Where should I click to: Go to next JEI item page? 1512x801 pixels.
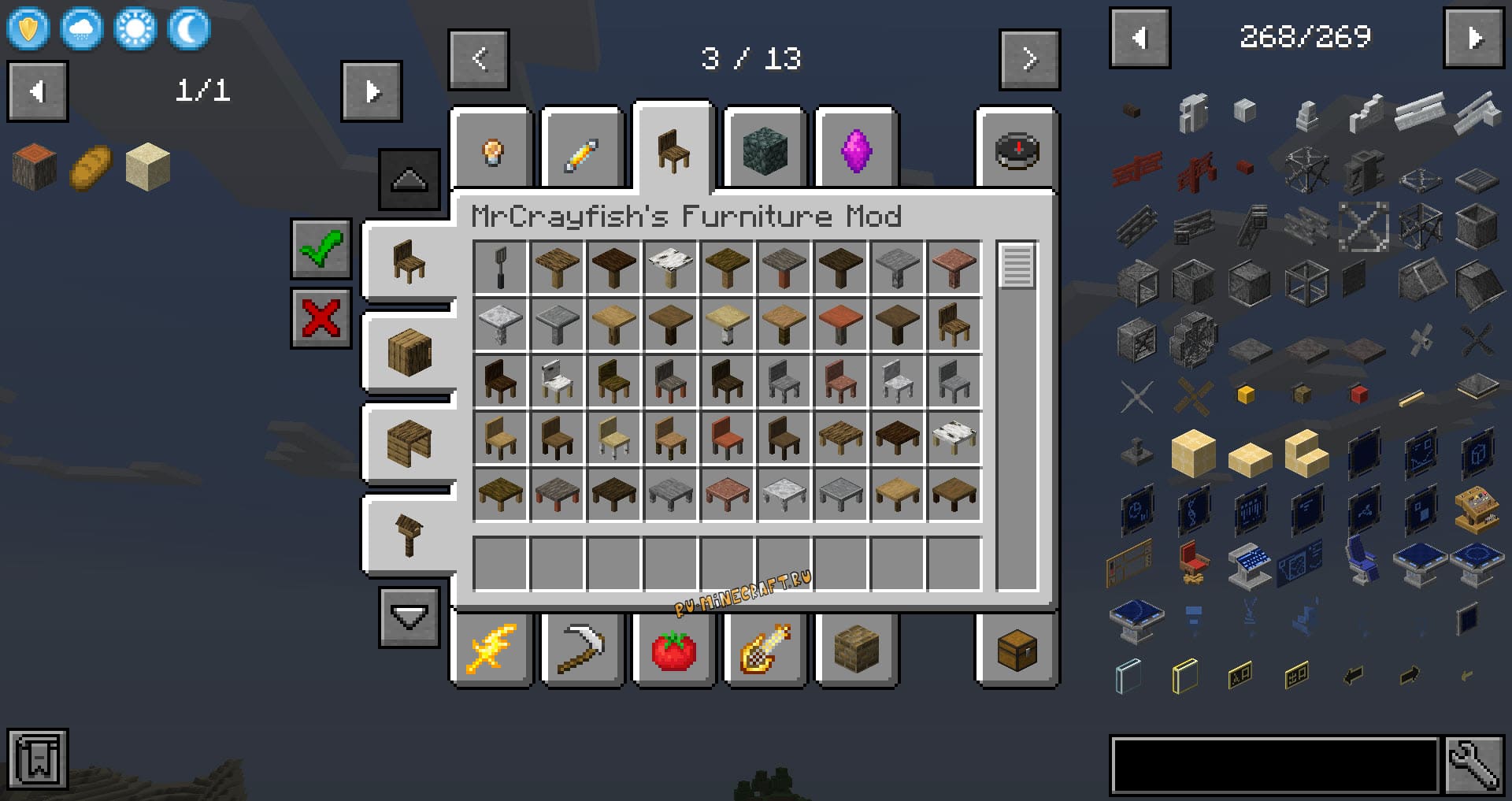click(1473, 38)
